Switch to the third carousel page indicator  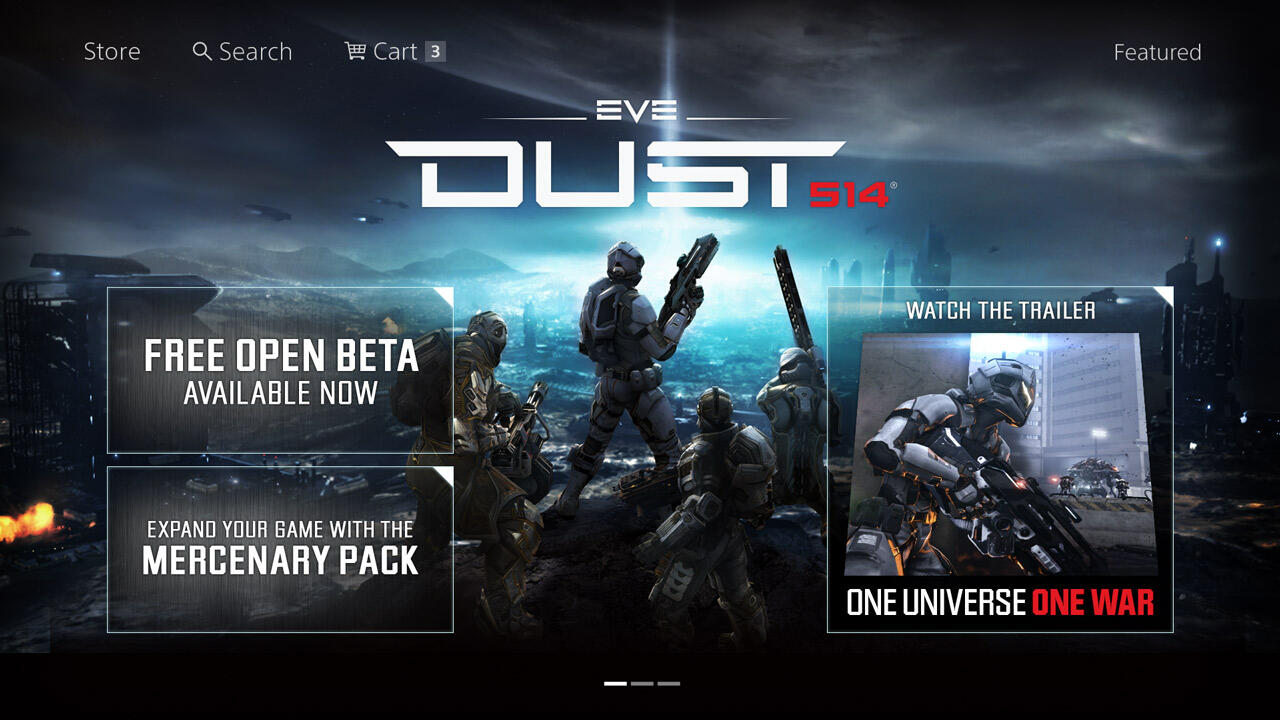[x=667, y=685]
